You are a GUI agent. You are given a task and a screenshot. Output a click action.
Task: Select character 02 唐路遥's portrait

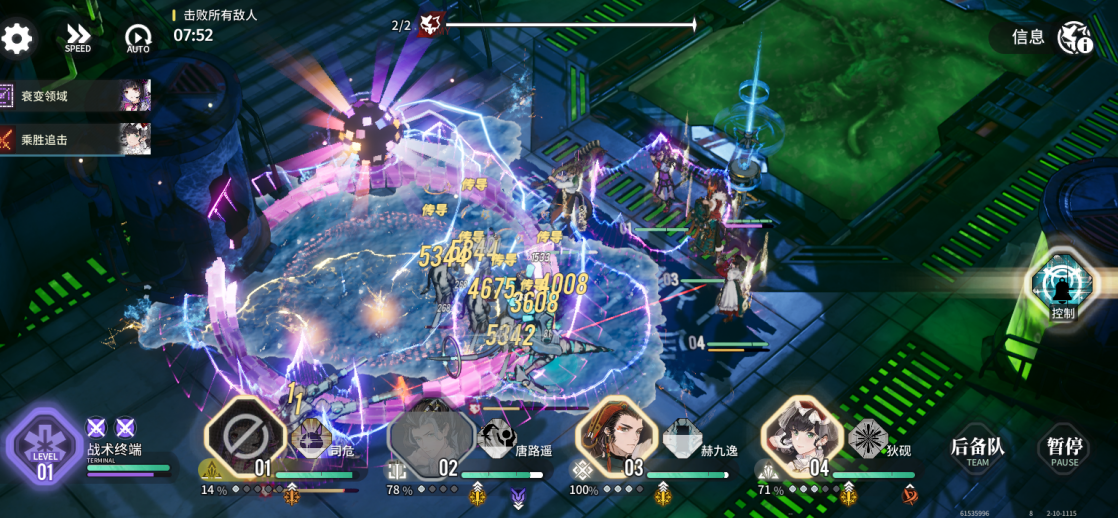tap(432, 438)
